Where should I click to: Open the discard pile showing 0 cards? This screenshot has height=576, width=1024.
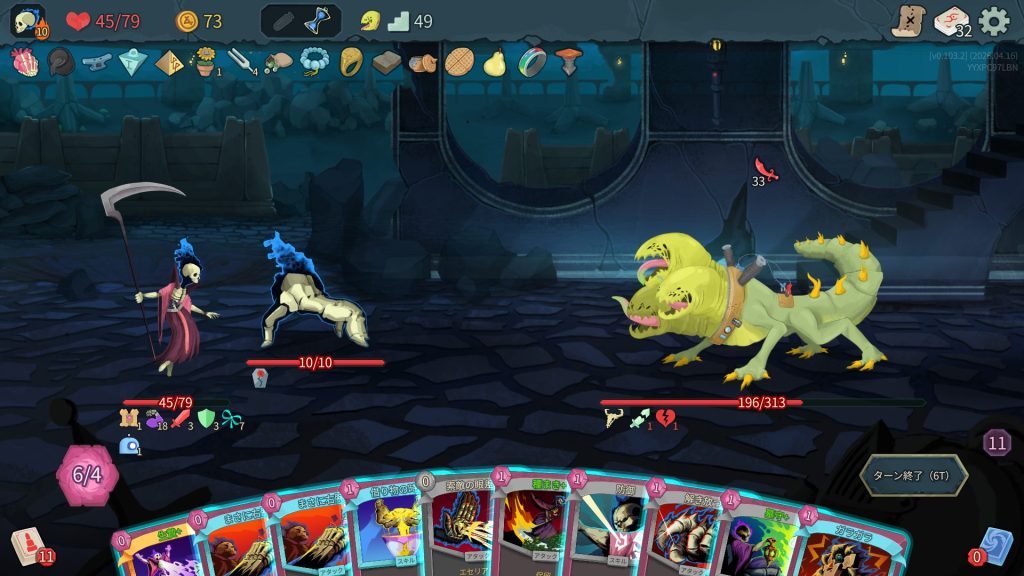click(x=994, y=547)
